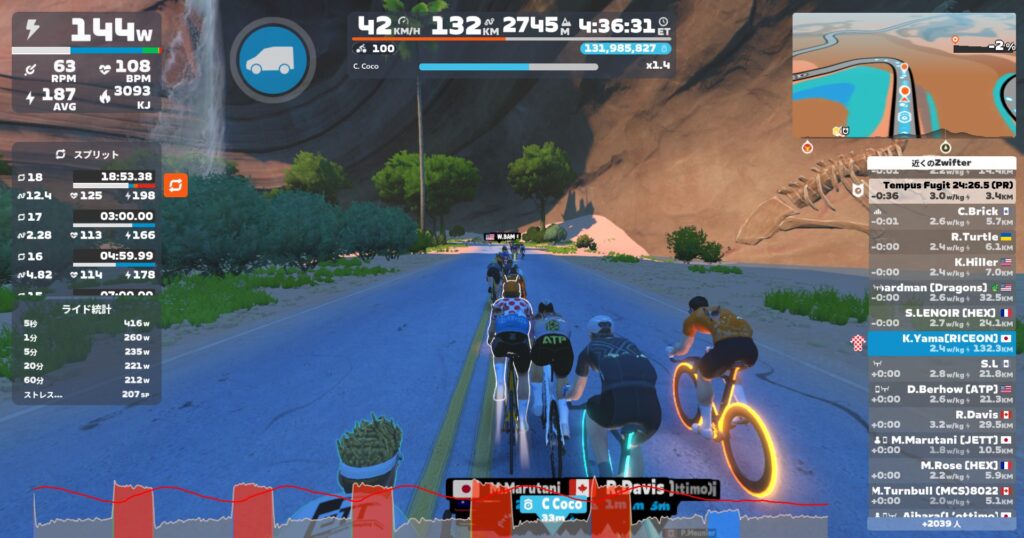Select R.Turtle in the nearby riders list
Viewport: 1024px width, 538px height.
[x=942, y=241]
